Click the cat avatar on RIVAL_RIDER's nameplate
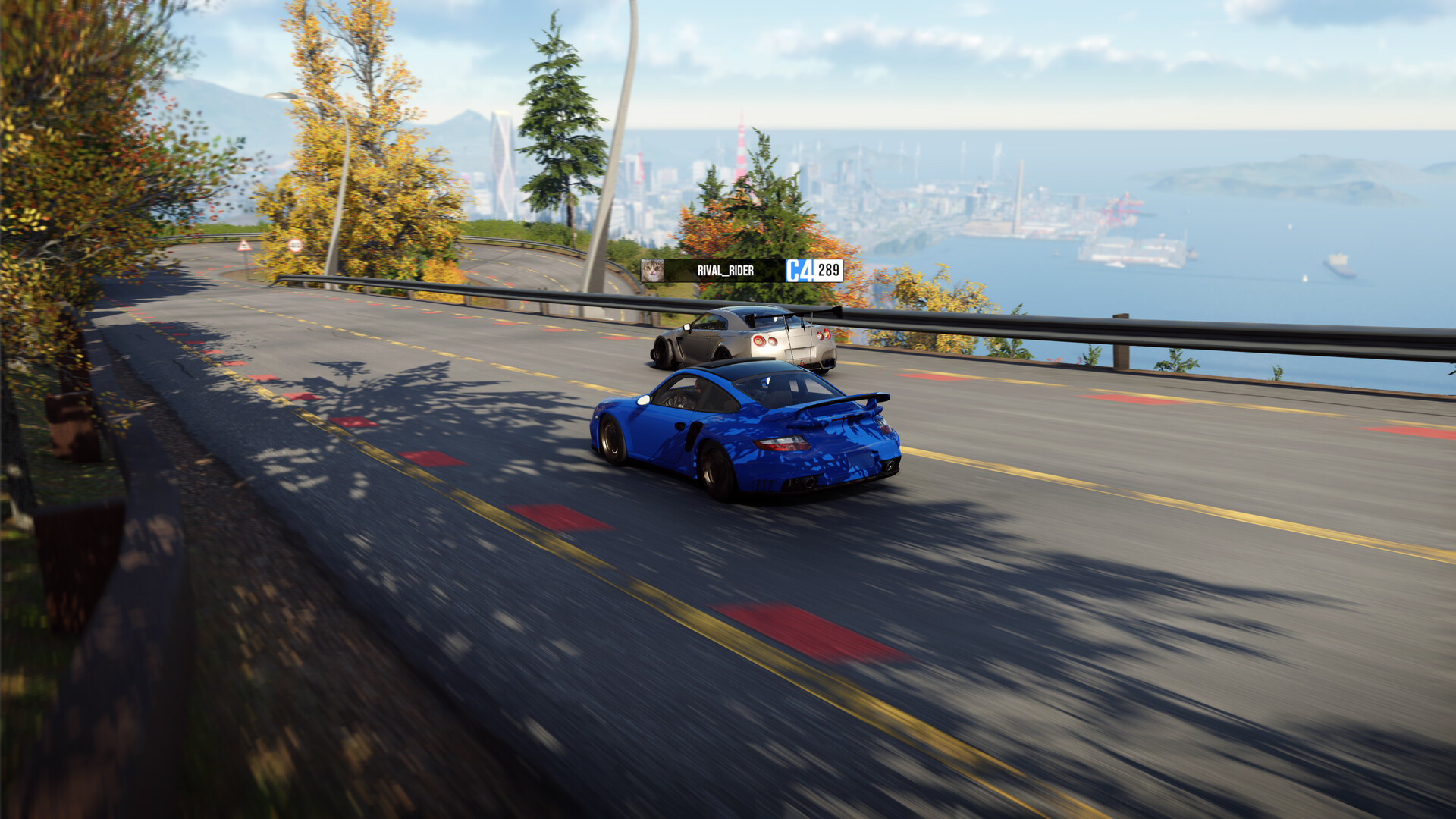The height and width of the screenshot is (819, 1456). point(654,271)
